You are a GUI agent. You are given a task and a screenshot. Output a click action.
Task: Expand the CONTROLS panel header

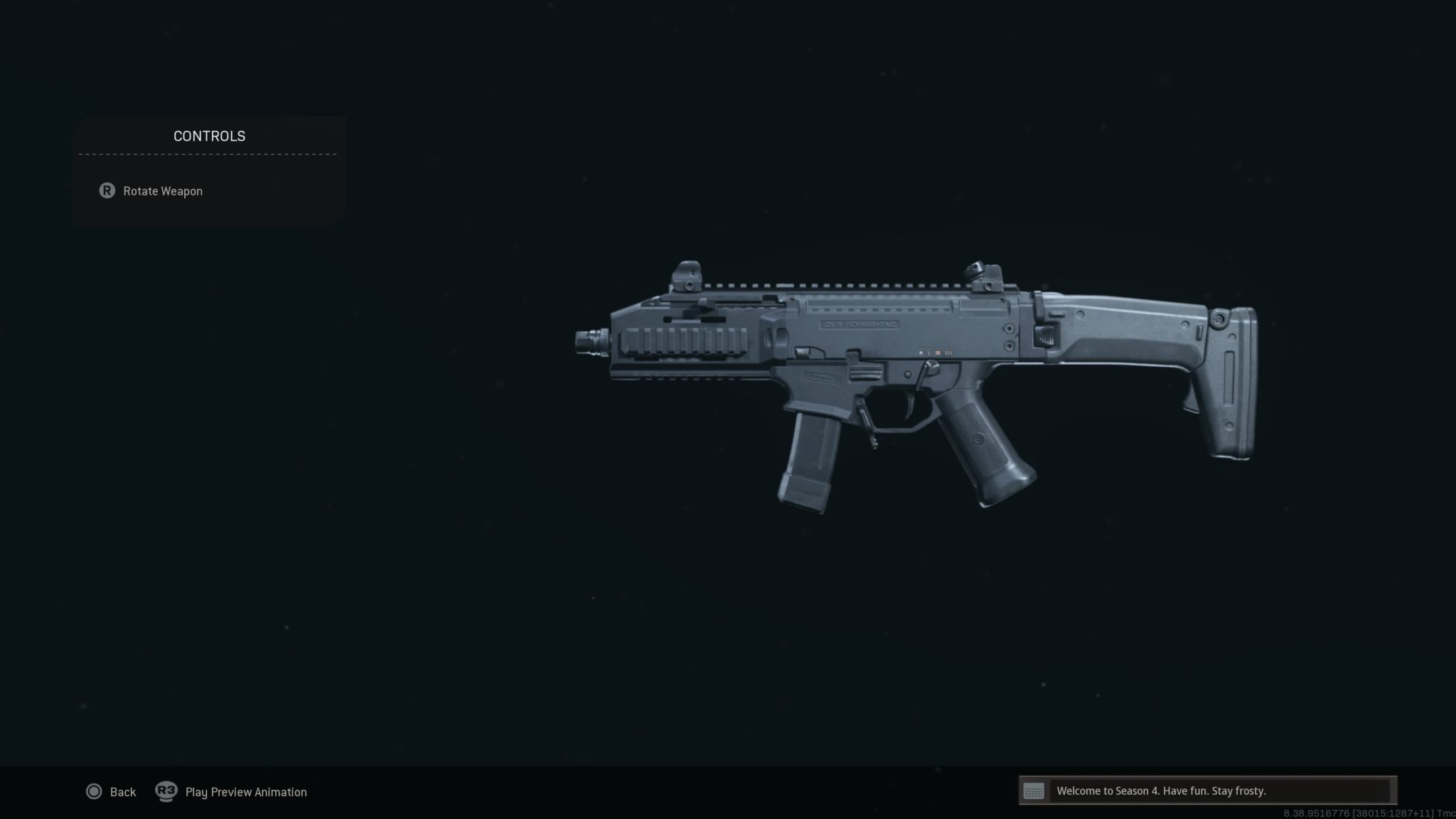(209, 136)
